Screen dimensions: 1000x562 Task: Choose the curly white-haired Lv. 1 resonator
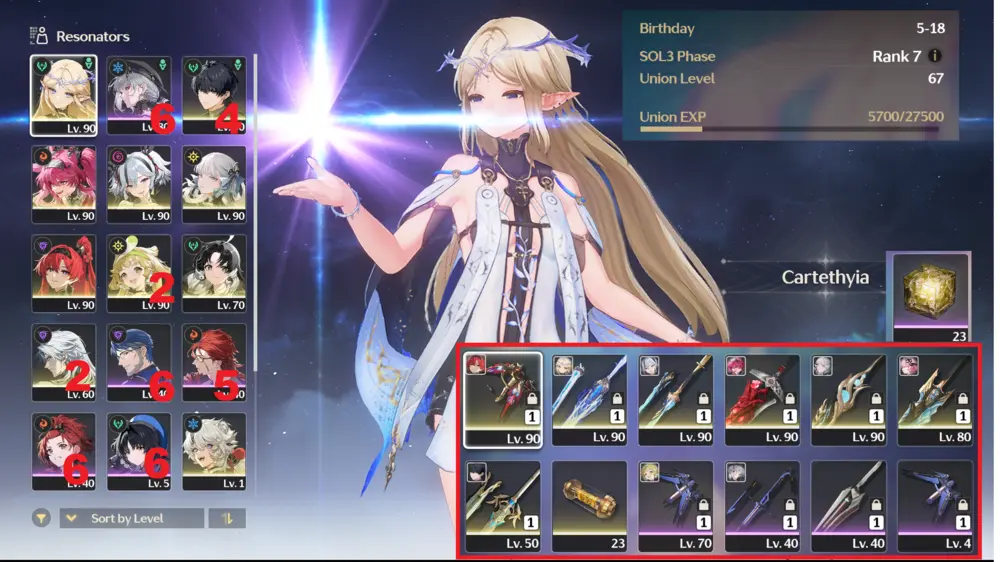[x=214, y=451]
